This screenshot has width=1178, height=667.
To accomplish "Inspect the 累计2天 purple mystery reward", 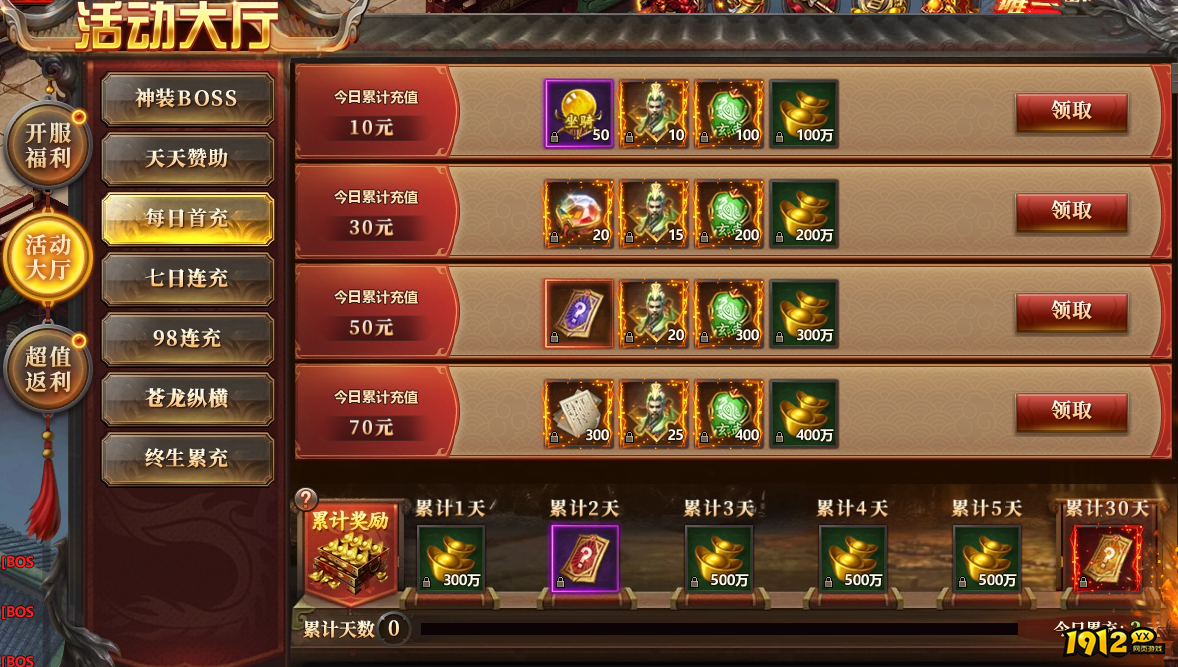I will 585,558.
